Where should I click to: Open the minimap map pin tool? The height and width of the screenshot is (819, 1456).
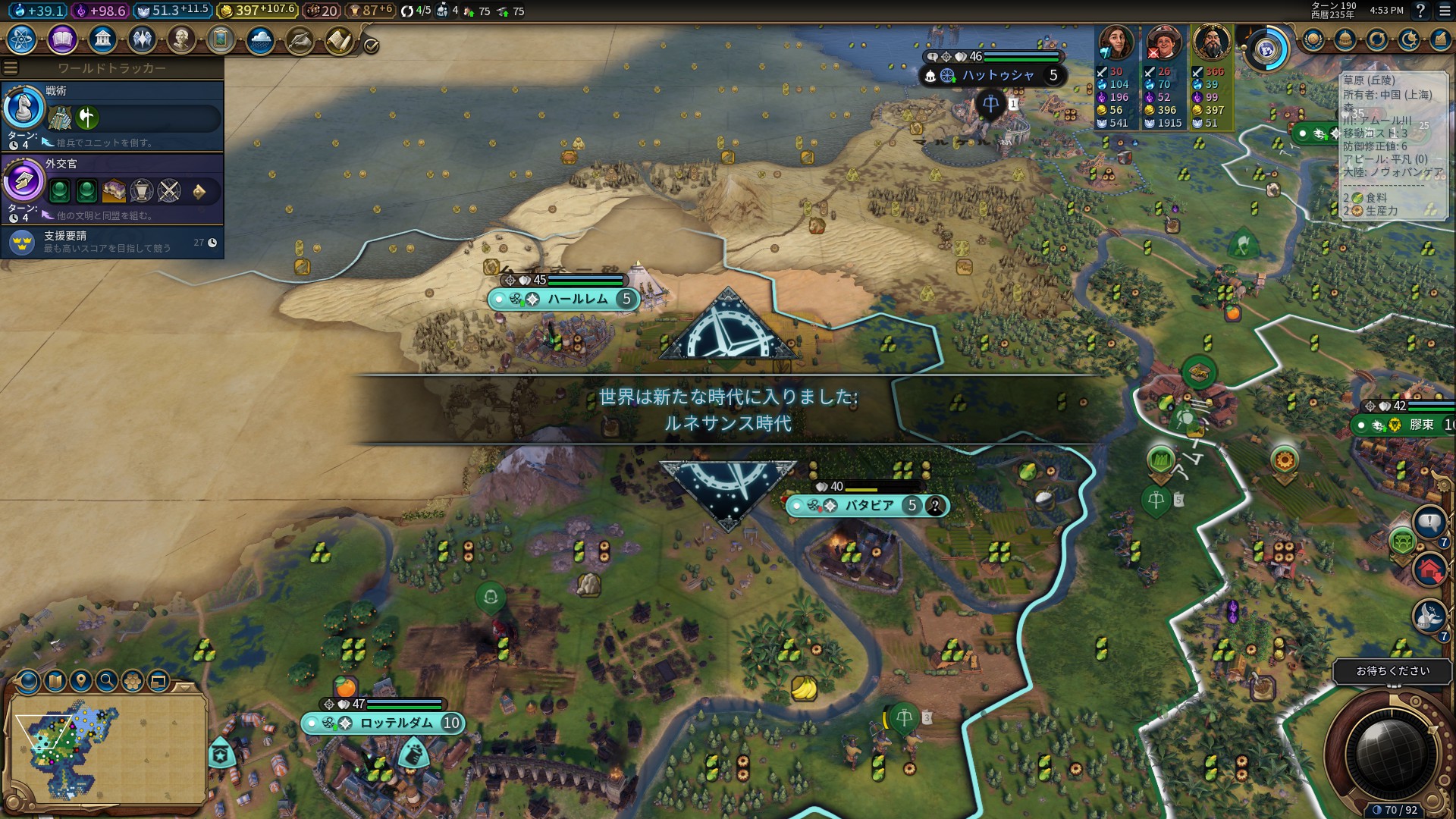(81, 681)
